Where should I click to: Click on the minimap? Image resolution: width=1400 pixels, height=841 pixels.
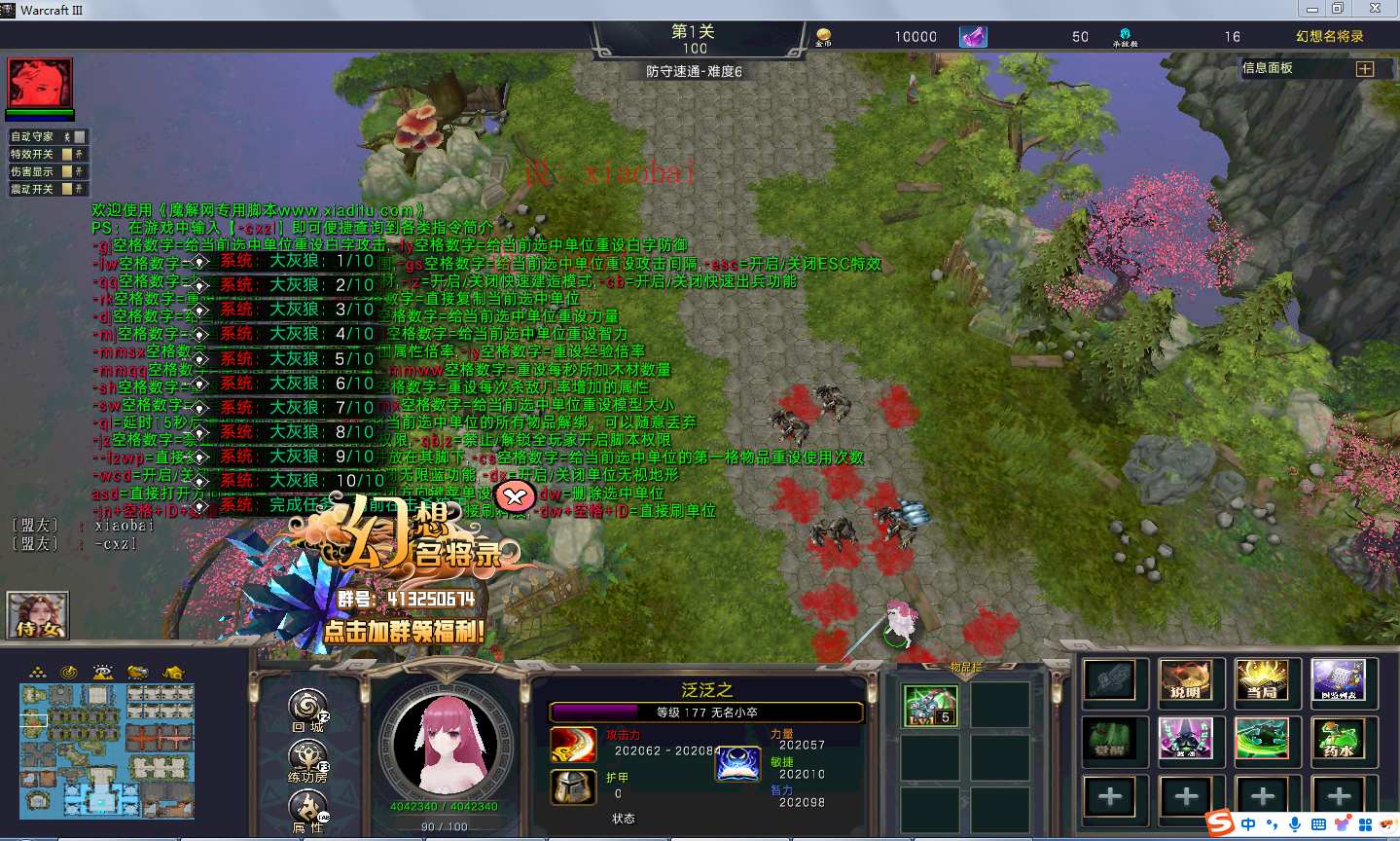(107, 750)
